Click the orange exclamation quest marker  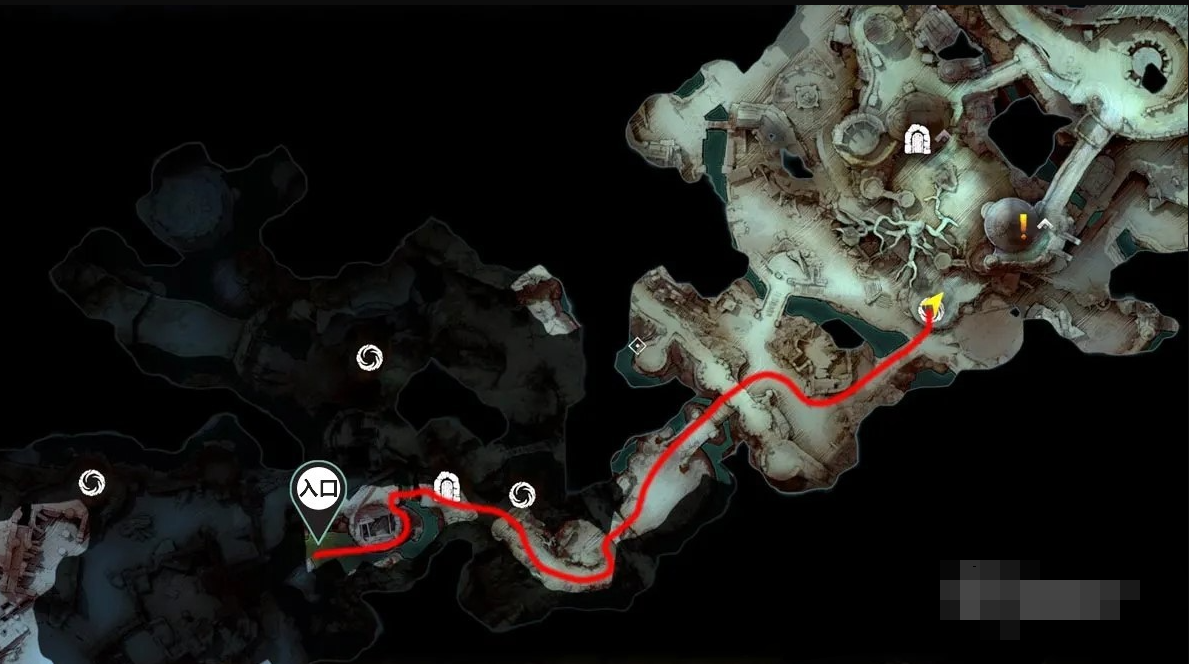click(1023, 225)
